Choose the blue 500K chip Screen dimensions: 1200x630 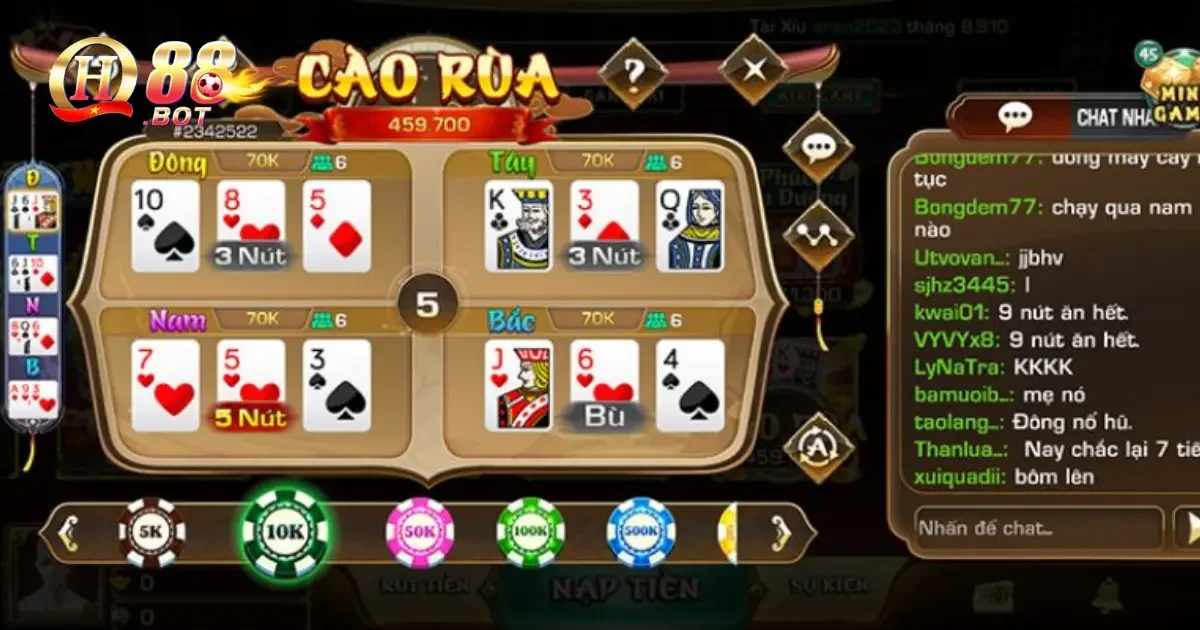click(x=642, y=532)
